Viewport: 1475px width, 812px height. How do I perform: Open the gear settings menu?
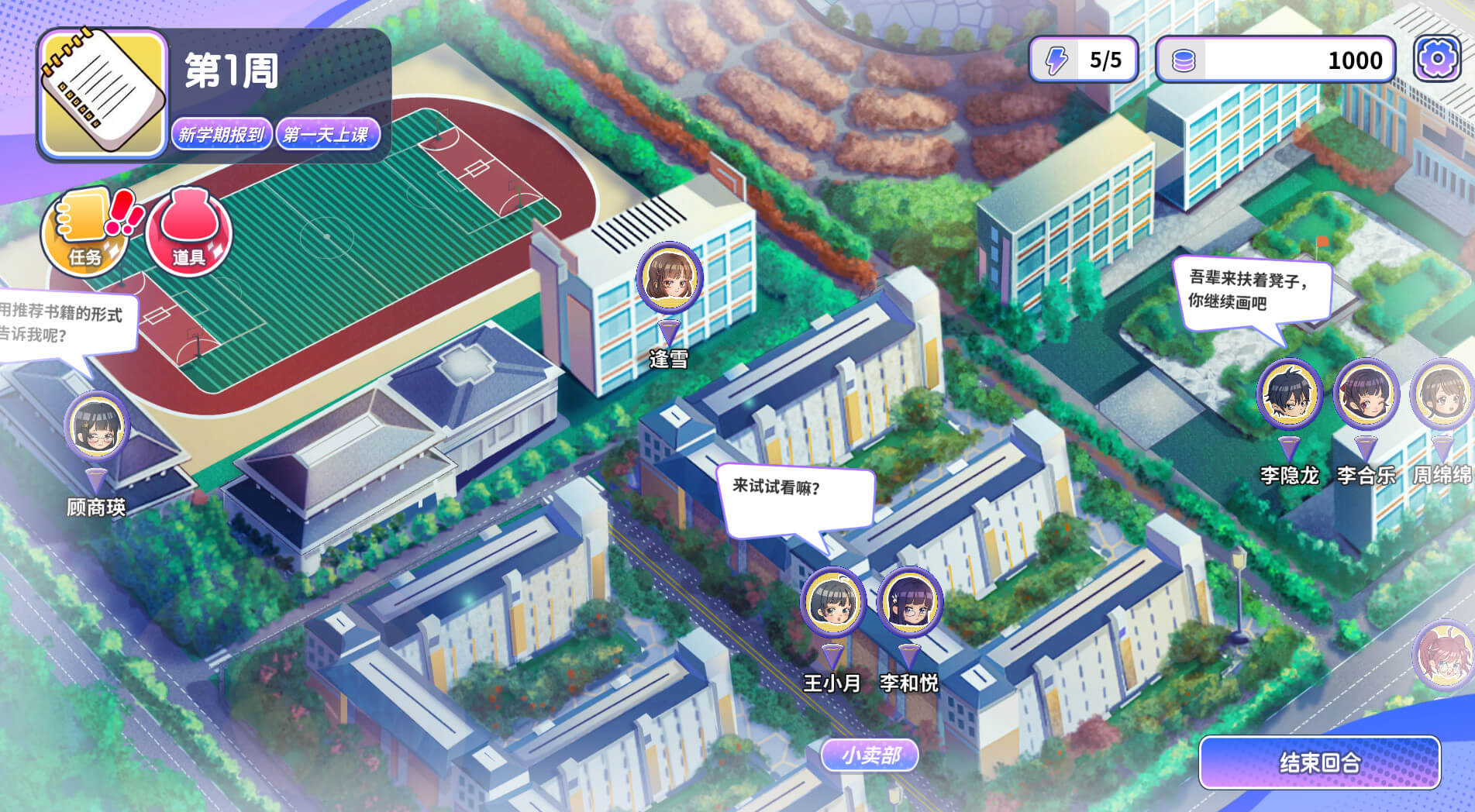pos(1436,59)
